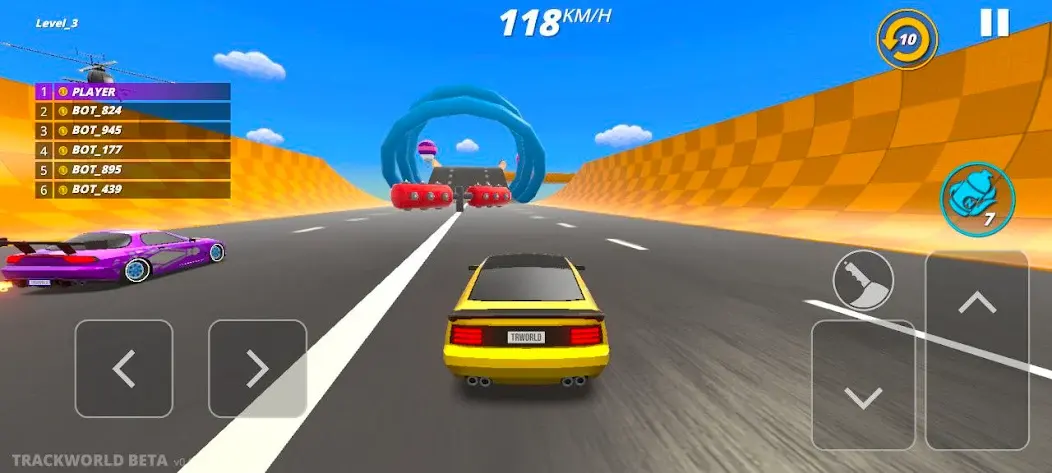
Task: Select BOT_824 in the ranking list
Action: pyautogui.click(x=133, y=111)
